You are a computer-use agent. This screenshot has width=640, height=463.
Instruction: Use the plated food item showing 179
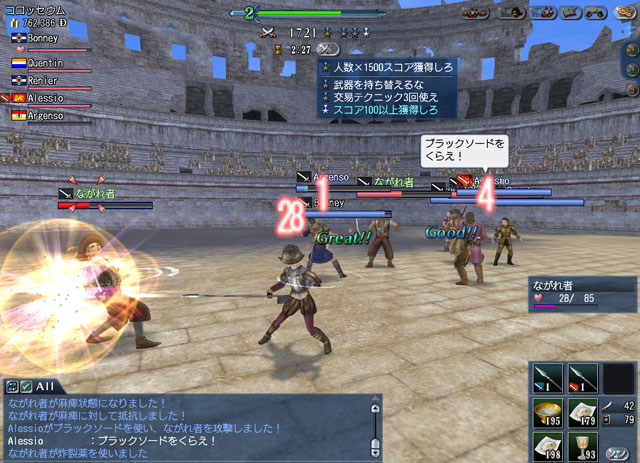(582, 412)
